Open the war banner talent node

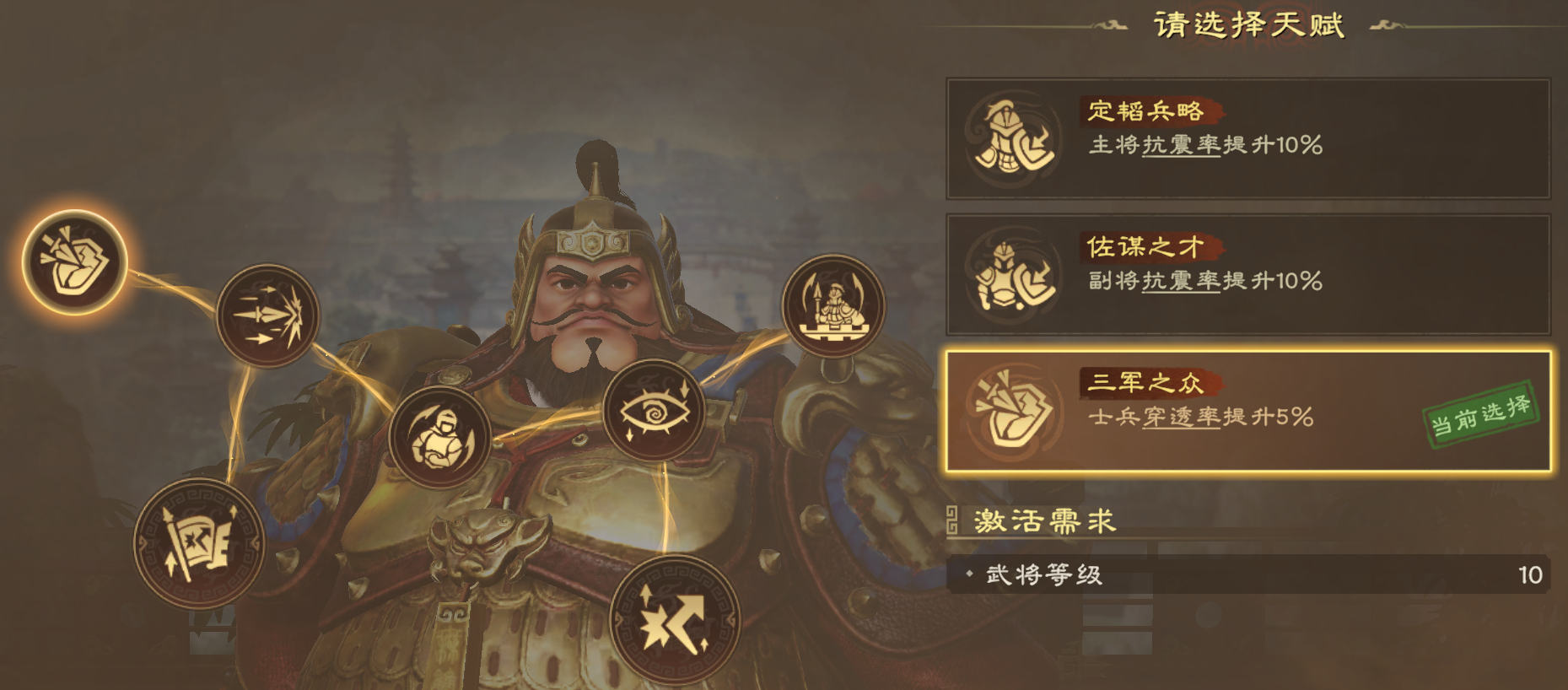tap(199, 542)
